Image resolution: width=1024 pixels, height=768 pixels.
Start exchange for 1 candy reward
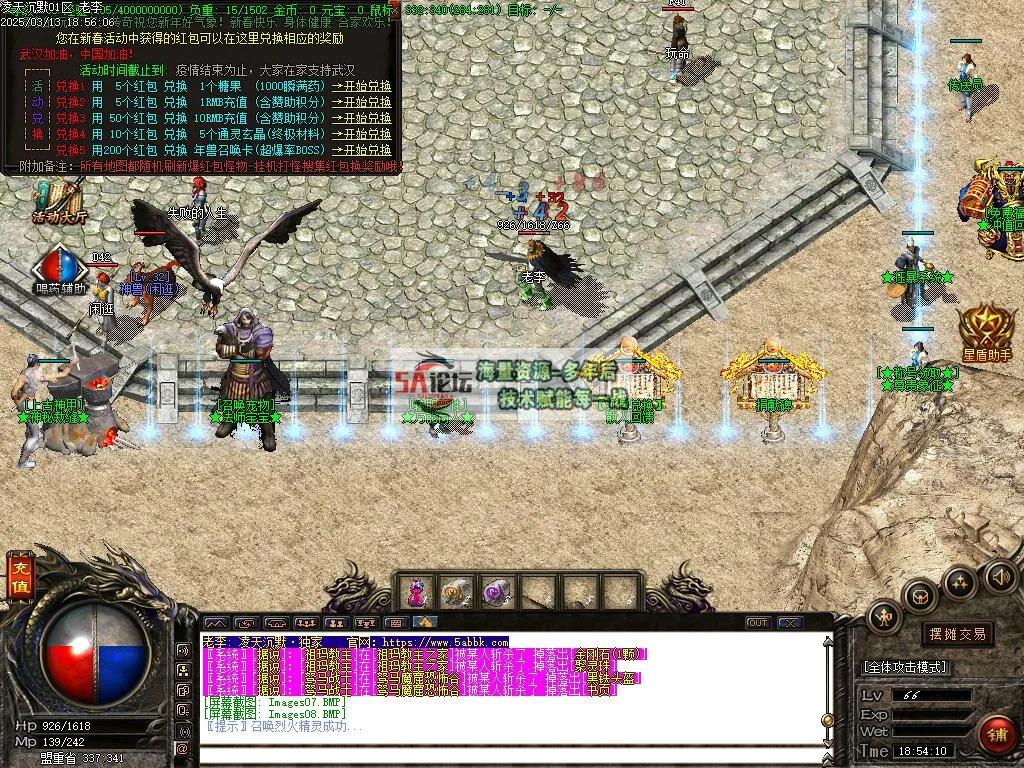coord(362,86)
